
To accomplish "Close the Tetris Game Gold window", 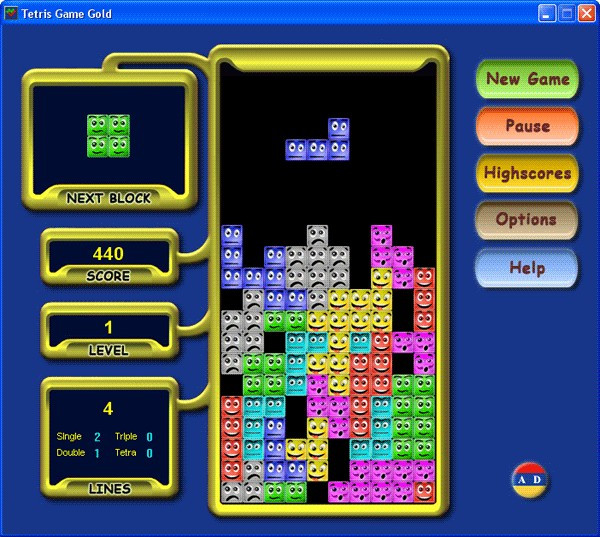I will (586, 13).
